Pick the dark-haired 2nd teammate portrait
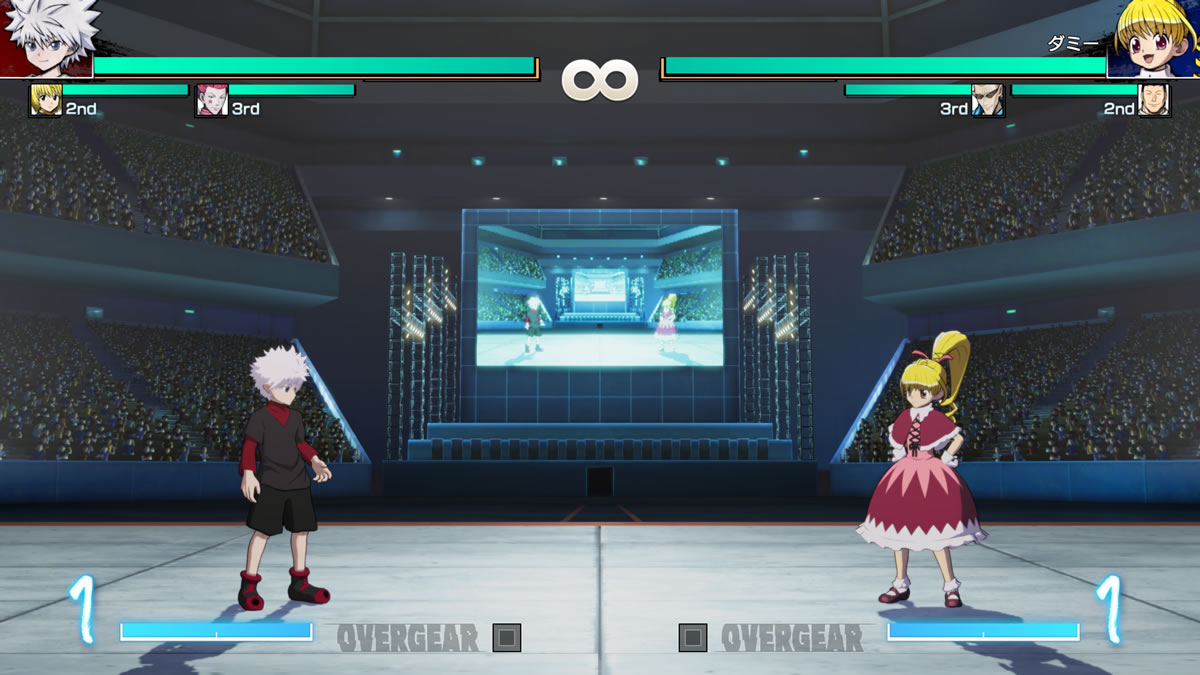The image size is (1200, 675). click(1154, 100)
